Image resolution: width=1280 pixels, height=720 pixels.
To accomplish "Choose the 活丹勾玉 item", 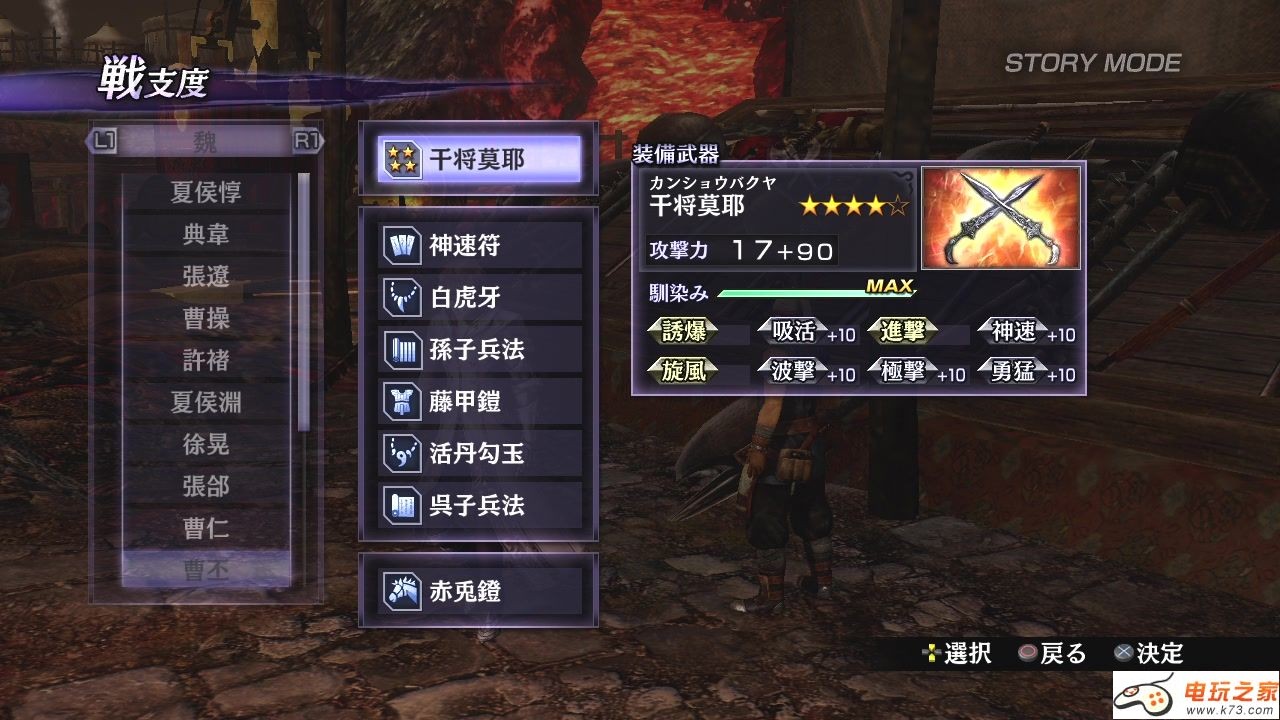I will click(481, 454).
